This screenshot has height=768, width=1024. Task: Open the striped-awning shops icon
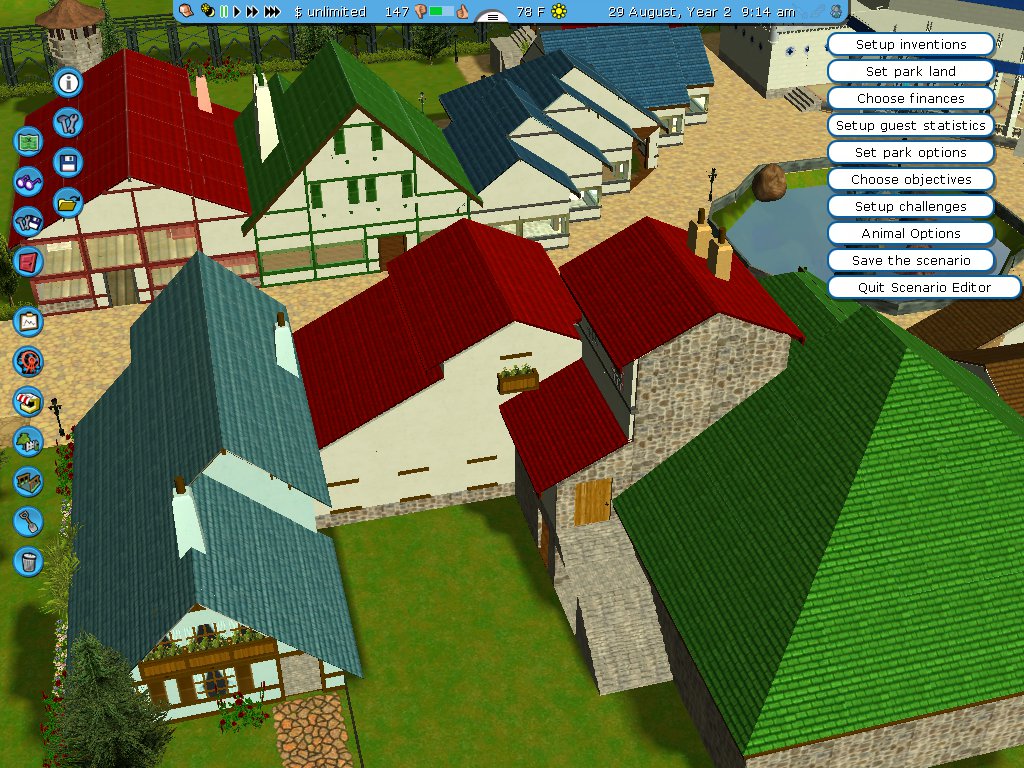[x=28, y=401]
